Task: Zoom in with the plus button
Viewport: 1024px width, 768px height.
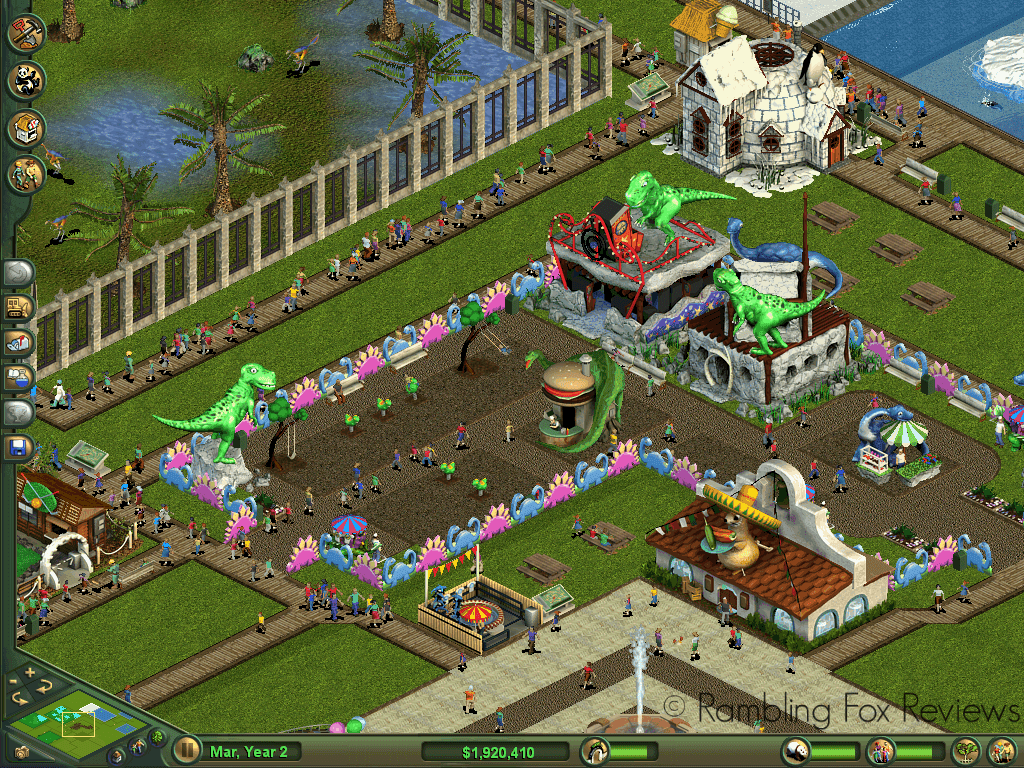Action: (x=30, y=671)
